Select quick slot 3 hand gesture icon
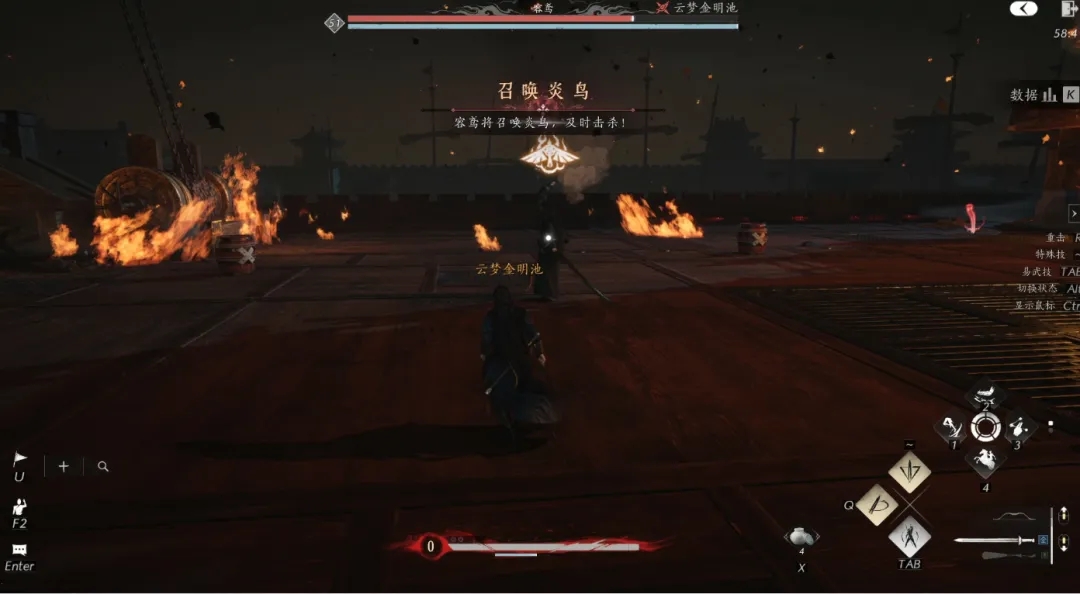This screenshot has width=1080, height=594. tap(1018, 429)
